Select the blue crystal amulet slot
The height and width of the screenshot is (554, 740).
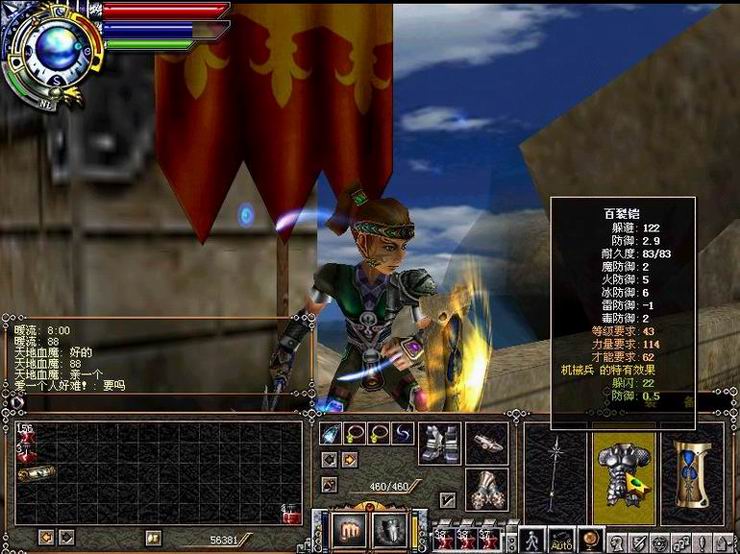point(331,434)
